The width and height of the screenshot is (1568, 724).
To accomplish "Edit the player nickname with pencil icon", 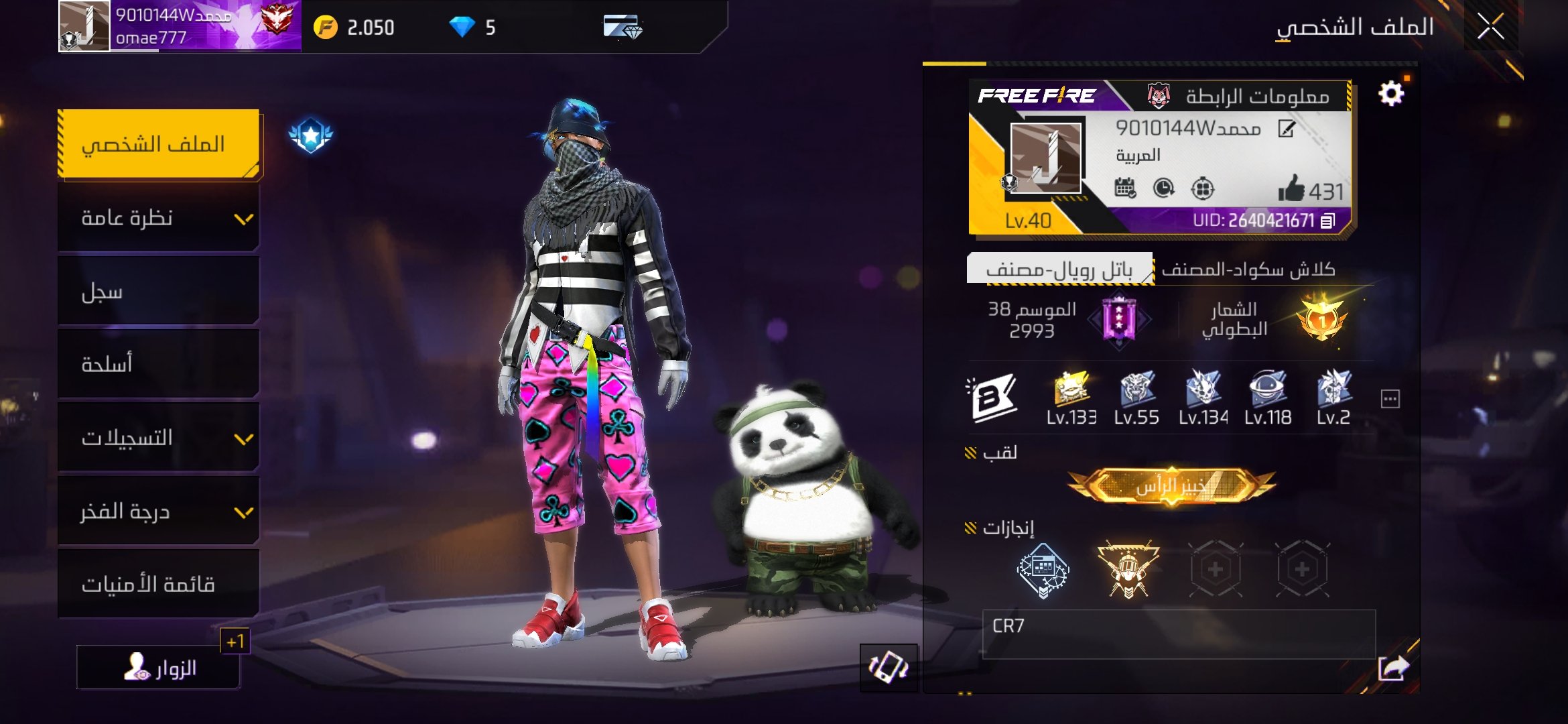I will pos(1286,129).
